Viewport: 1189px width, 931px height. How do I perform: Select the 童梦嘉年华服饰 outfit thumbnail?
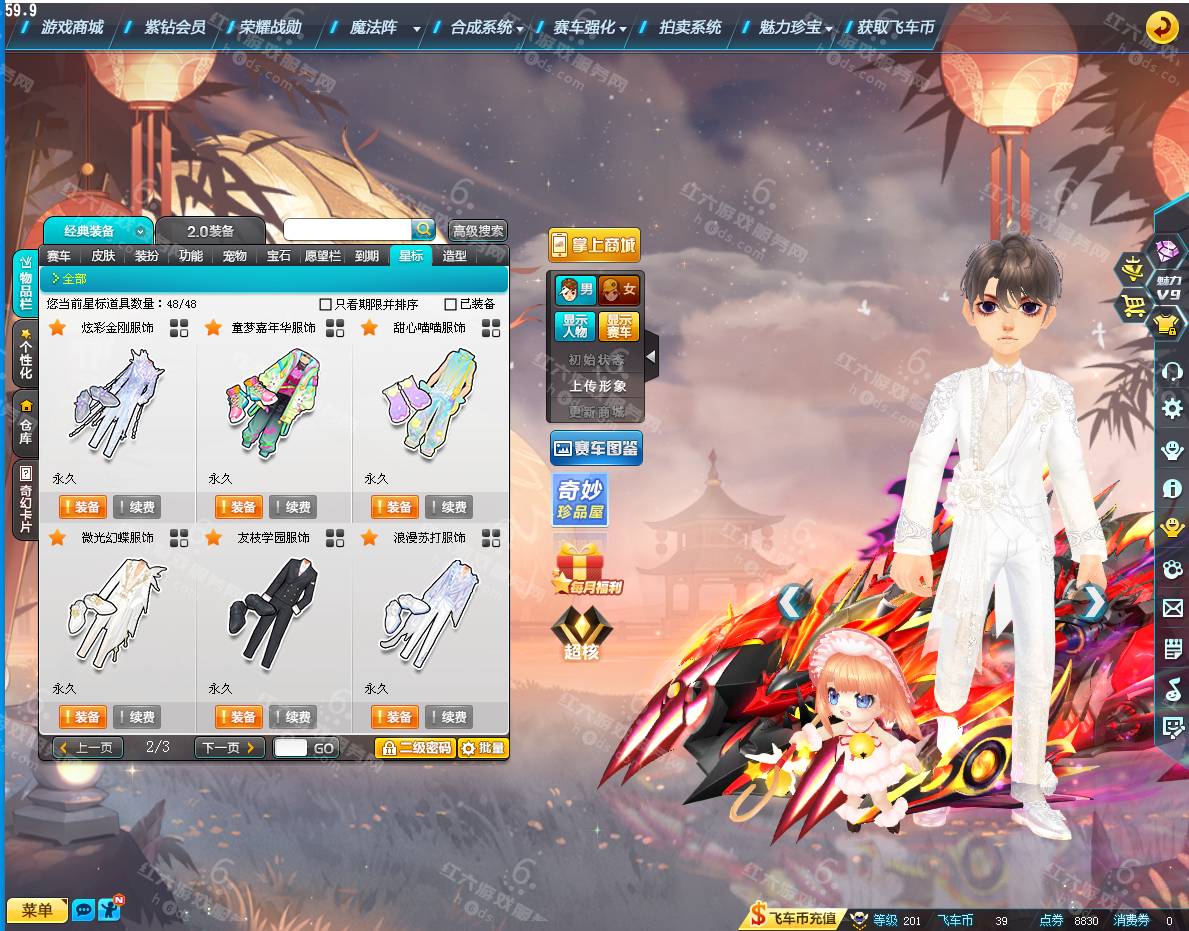274,402
